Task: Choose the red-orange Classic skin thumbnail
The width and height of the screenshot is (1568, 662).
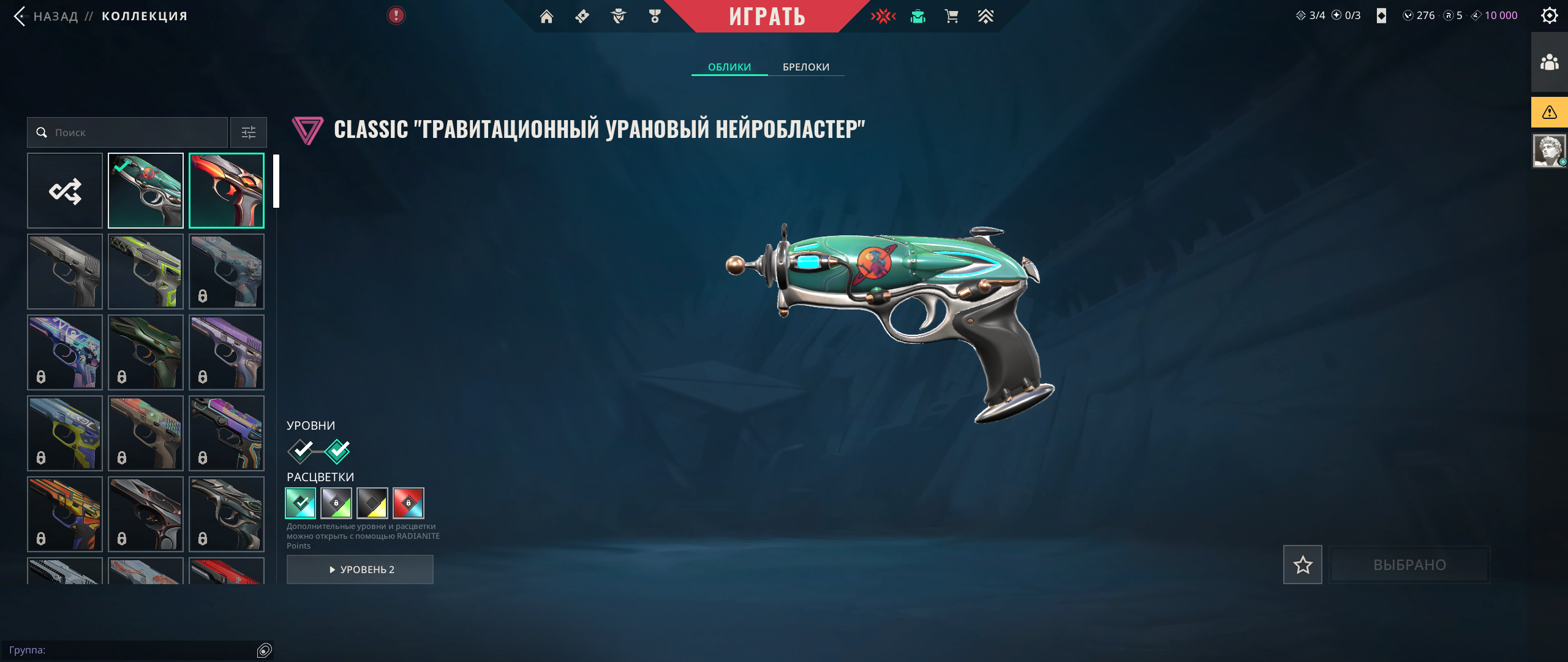Action: pyautogui.click(x=227, y=191)
